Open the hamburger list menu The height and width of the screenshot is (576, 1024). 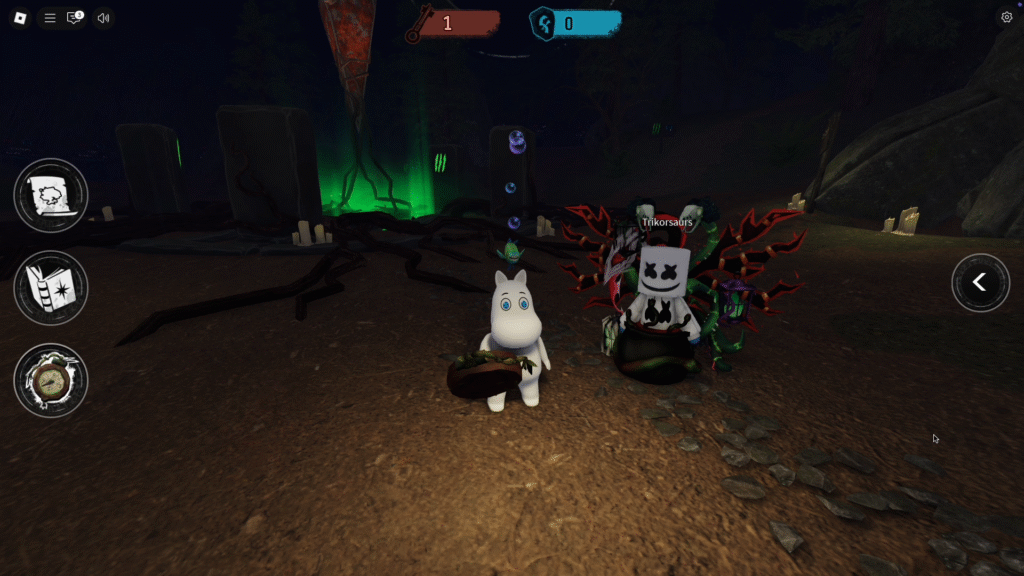point(50,18)
